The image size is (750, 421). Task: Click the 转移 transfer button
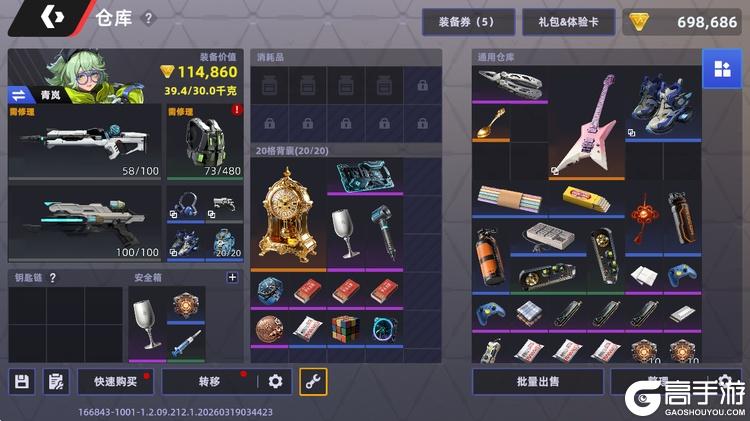[x=210, y=381]
